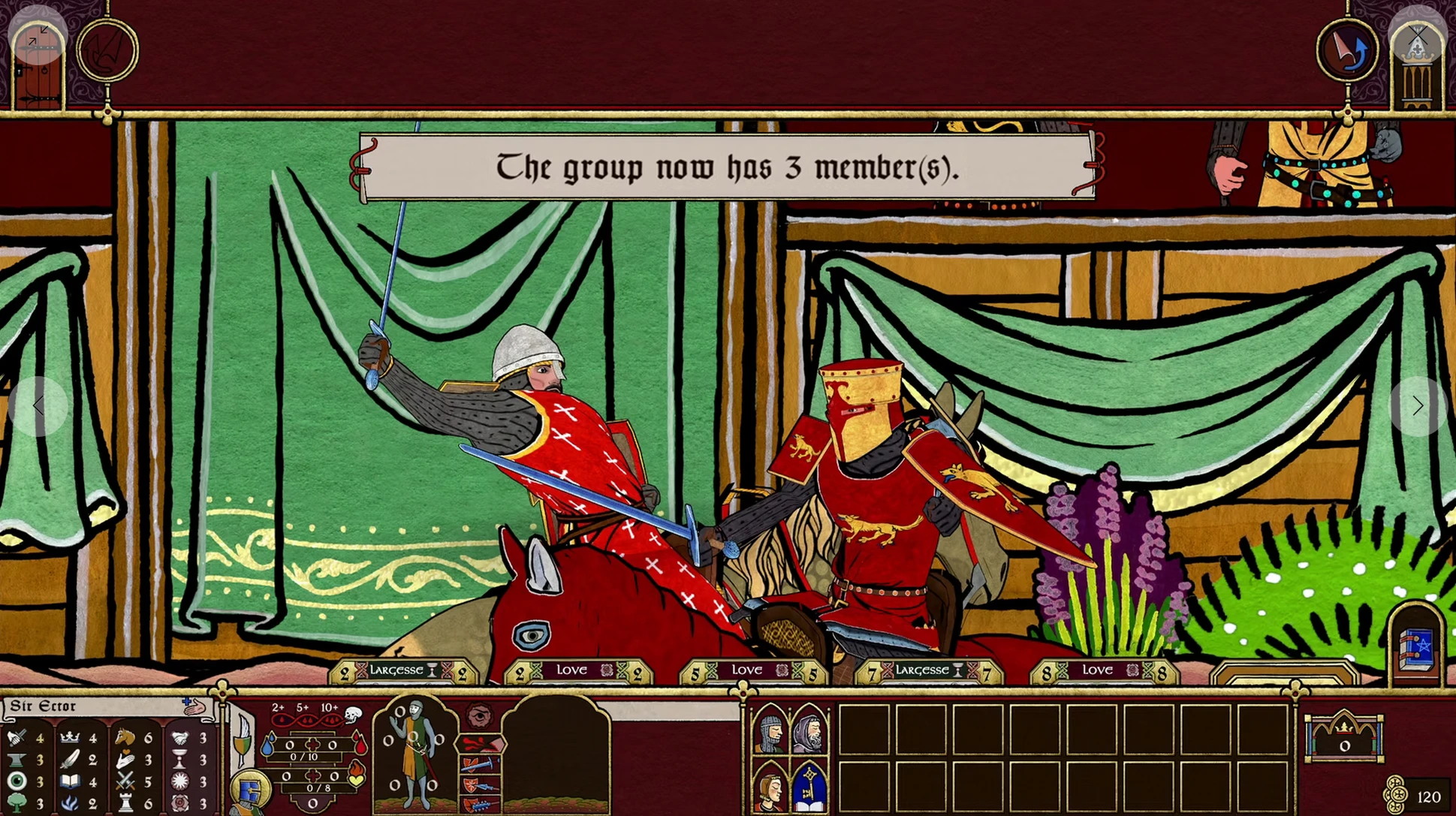The image size is (1456, 816).
Task: Select the chainmail-coif knight portrait
Action: tap(770, 730)
